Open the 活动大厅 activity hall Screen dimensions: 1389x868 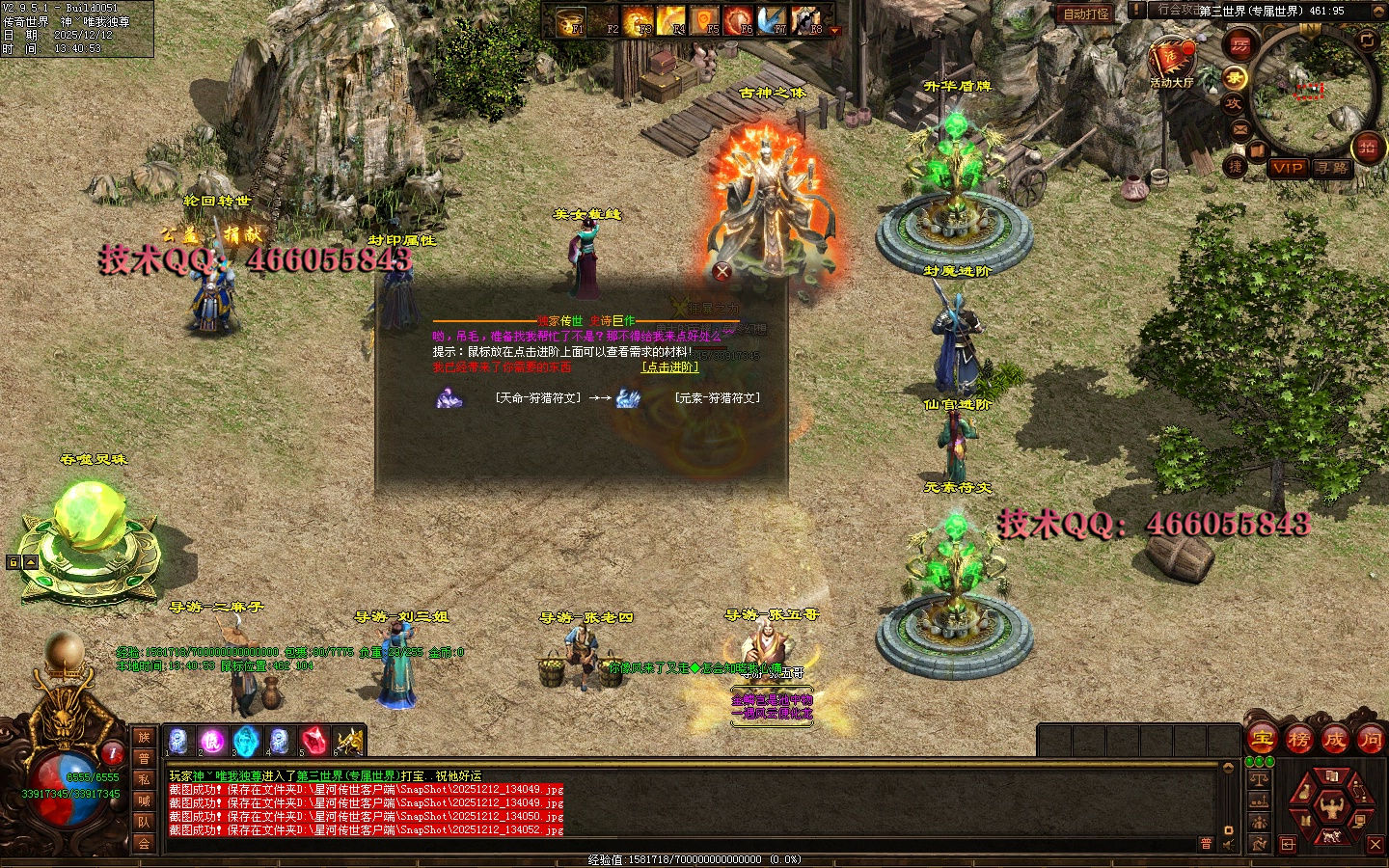coord(1170,60)
